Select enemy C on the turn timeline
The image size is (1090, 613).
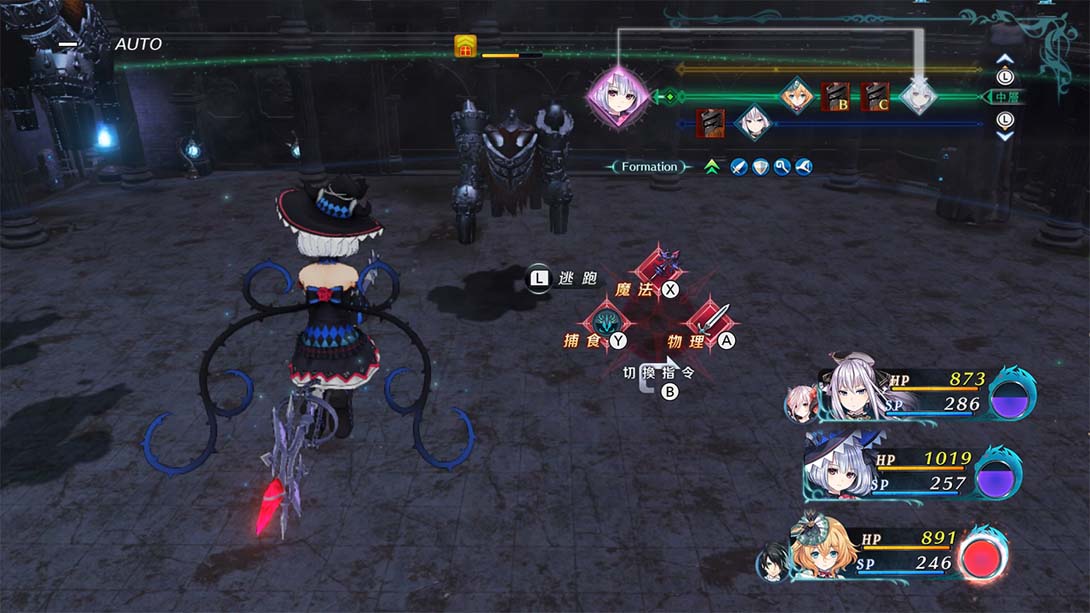(x=875, y=97)
